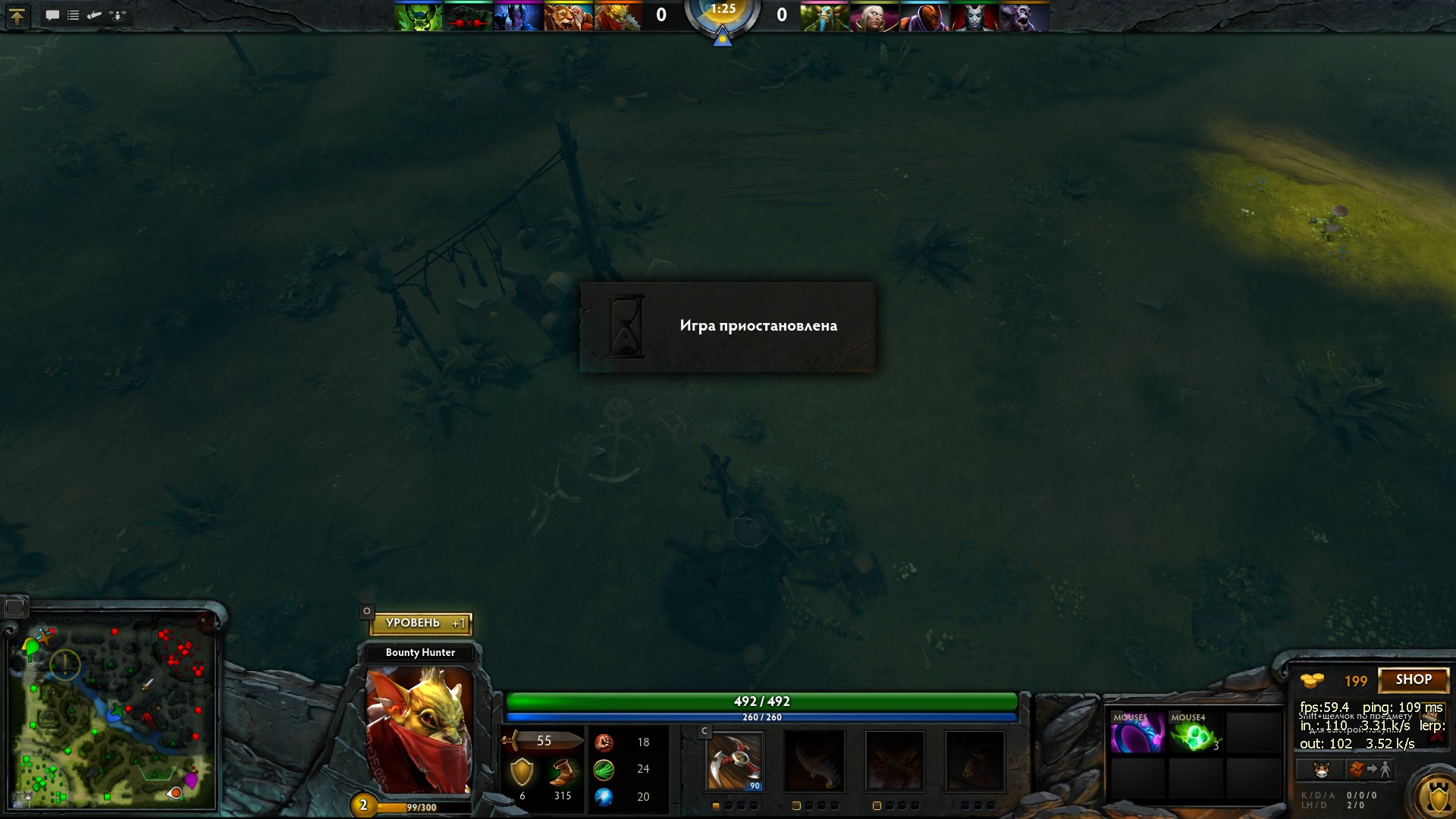Toggle the small square button above the minimap
Viewport: 1456px width, 819px height.
[14, 607]
